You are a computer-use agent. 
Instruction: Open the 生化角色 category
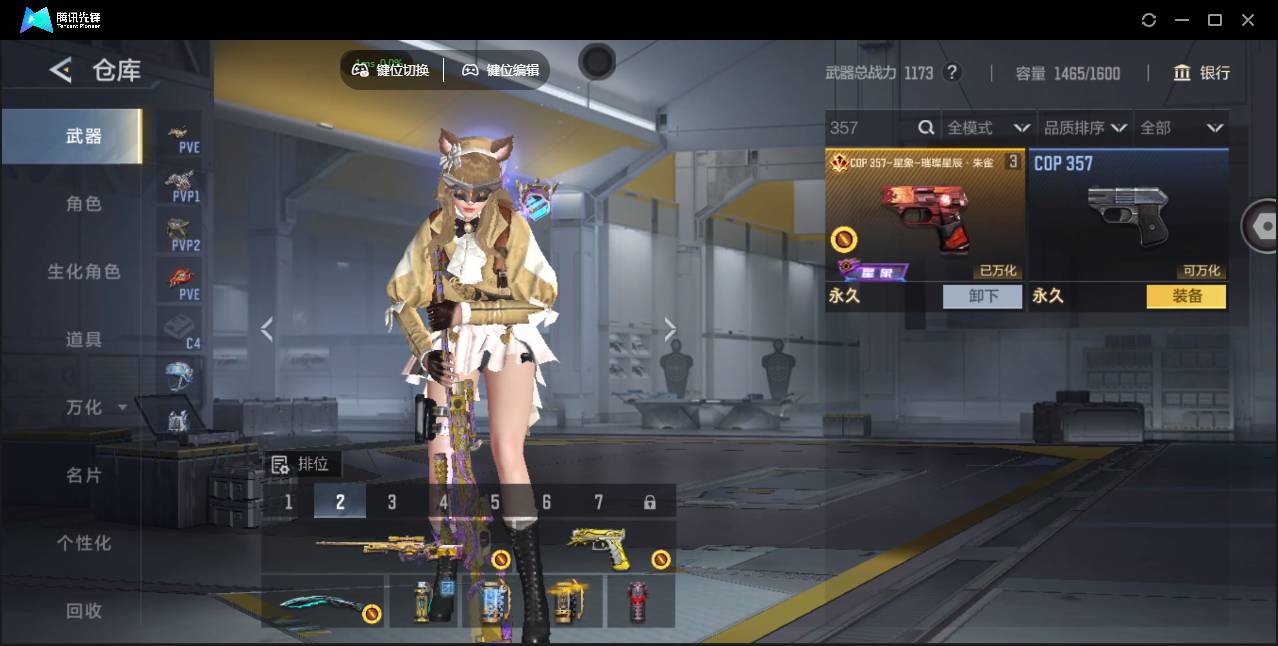84,272
